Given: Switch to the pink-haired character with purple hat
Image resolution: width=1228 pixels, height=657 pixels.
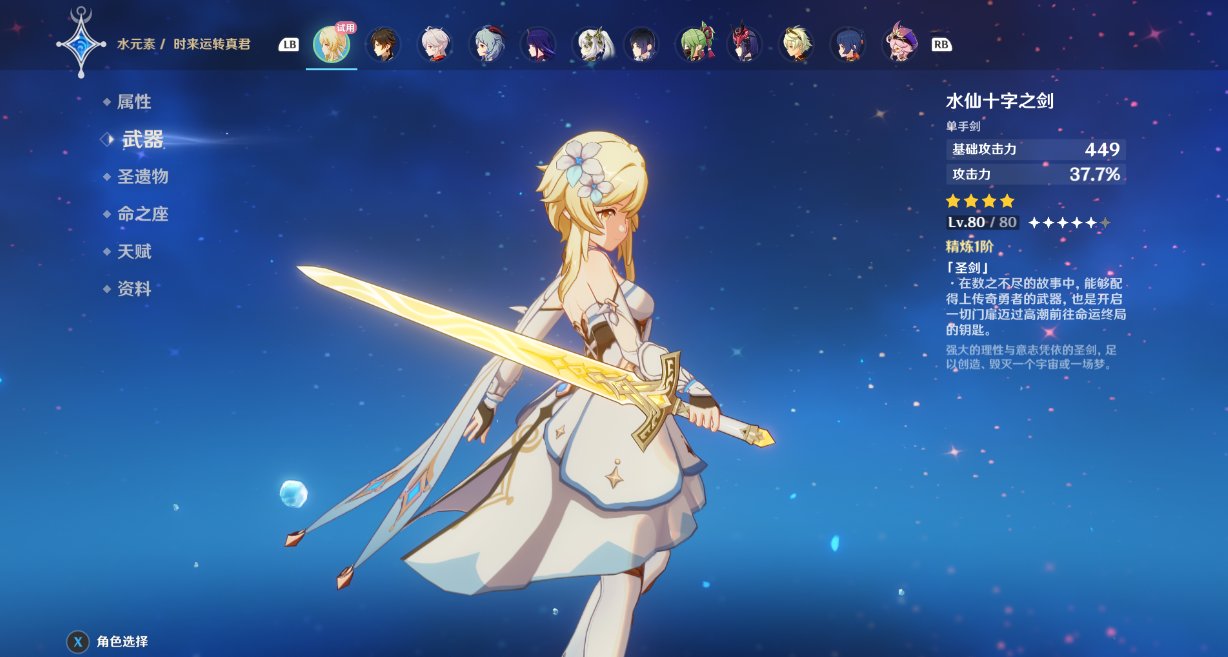Looking at the screenshot, I should pyautogui.click(x=900, y=45).
